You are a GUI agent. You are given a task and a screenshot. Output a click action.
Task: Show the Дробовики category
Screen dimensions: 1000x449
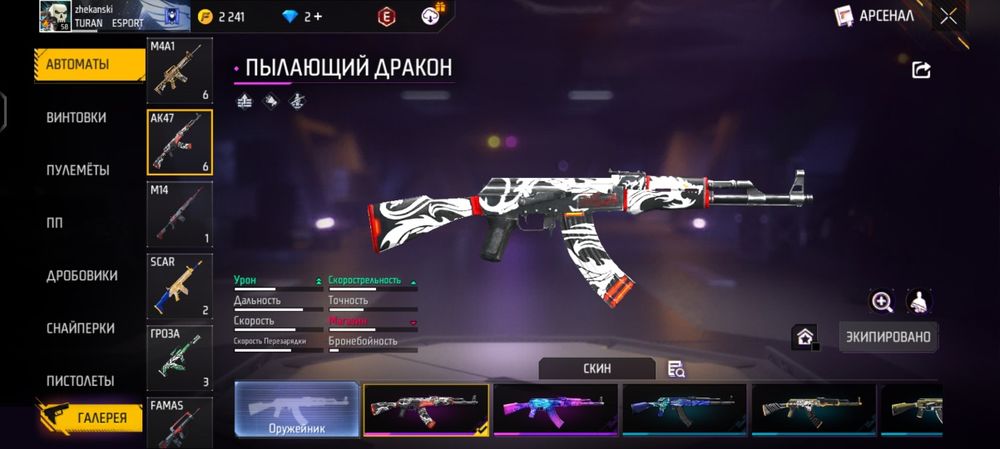point(82,276)
